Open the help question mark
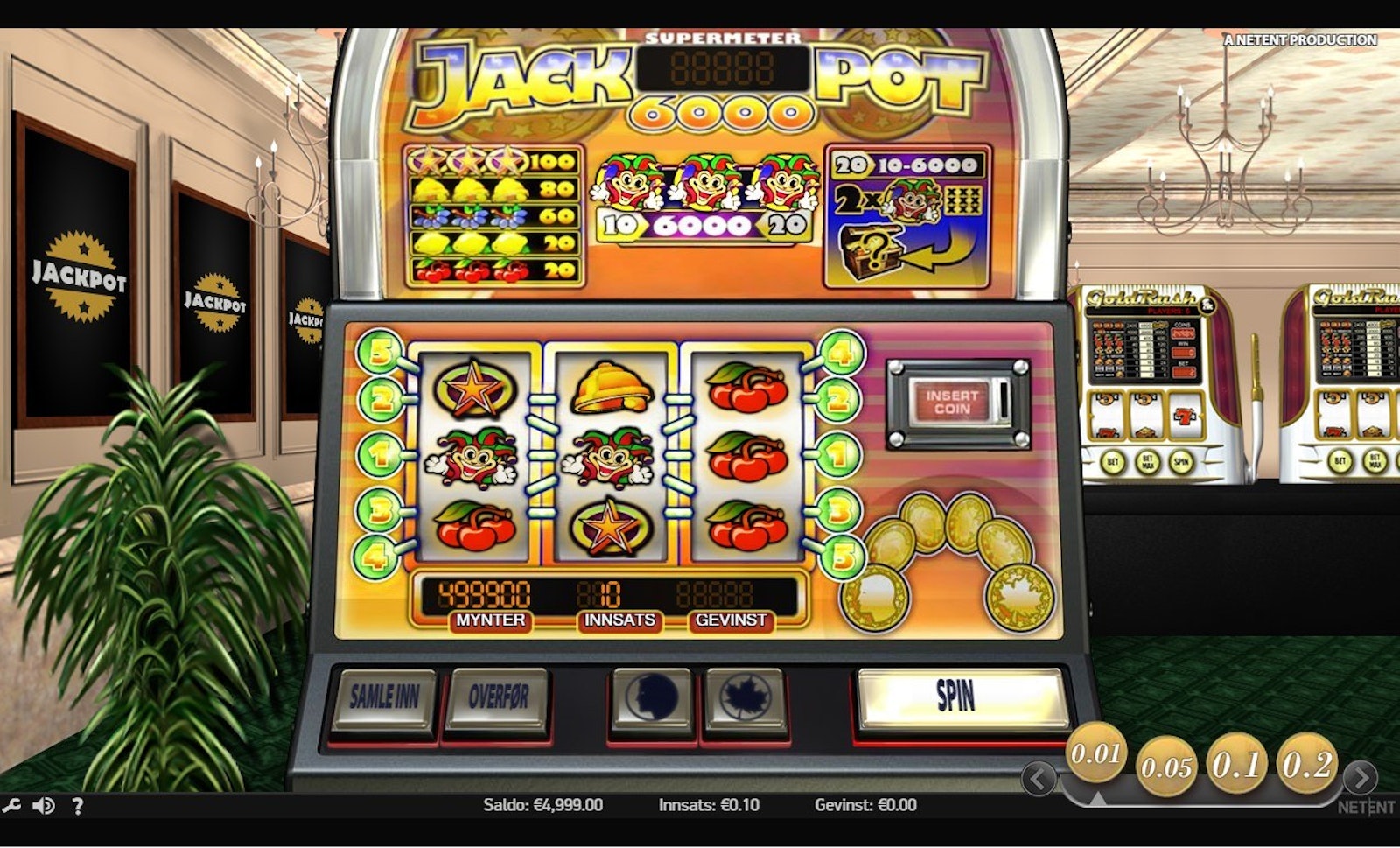 (77, 806)
